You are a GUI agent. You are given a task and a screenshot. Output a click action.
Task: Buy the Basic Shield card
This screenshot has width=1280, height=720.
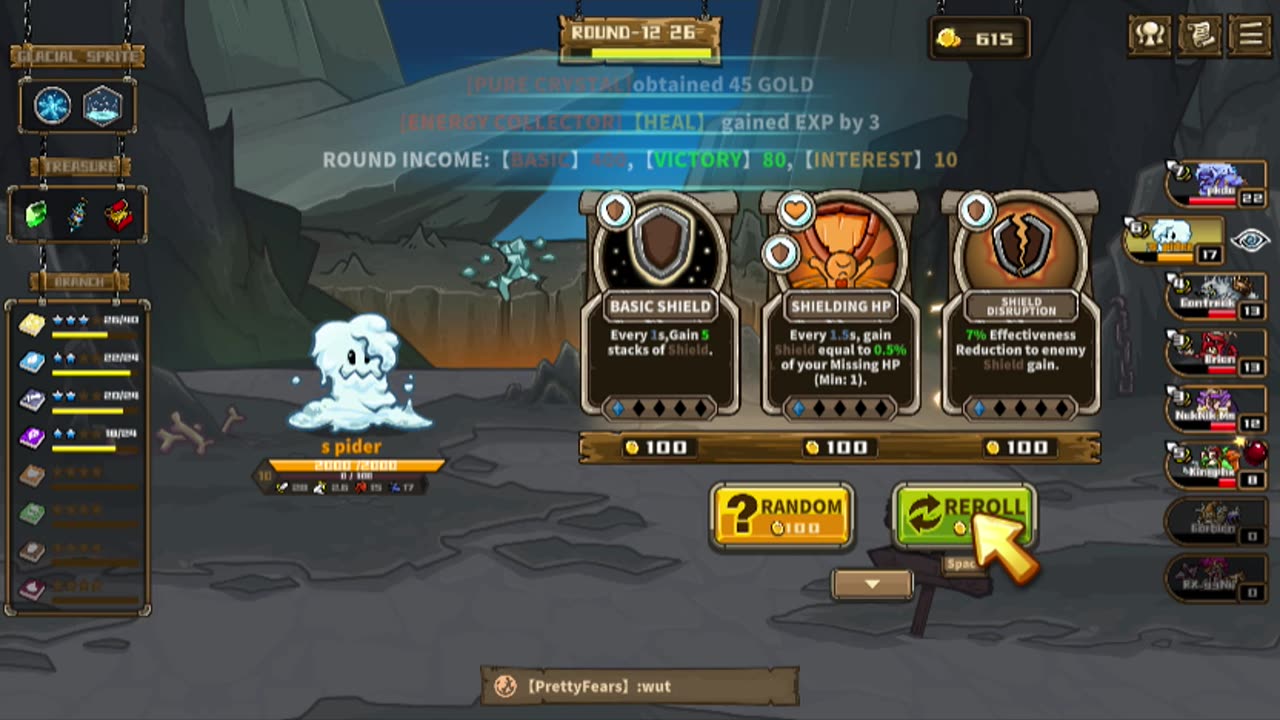[660, 310]
